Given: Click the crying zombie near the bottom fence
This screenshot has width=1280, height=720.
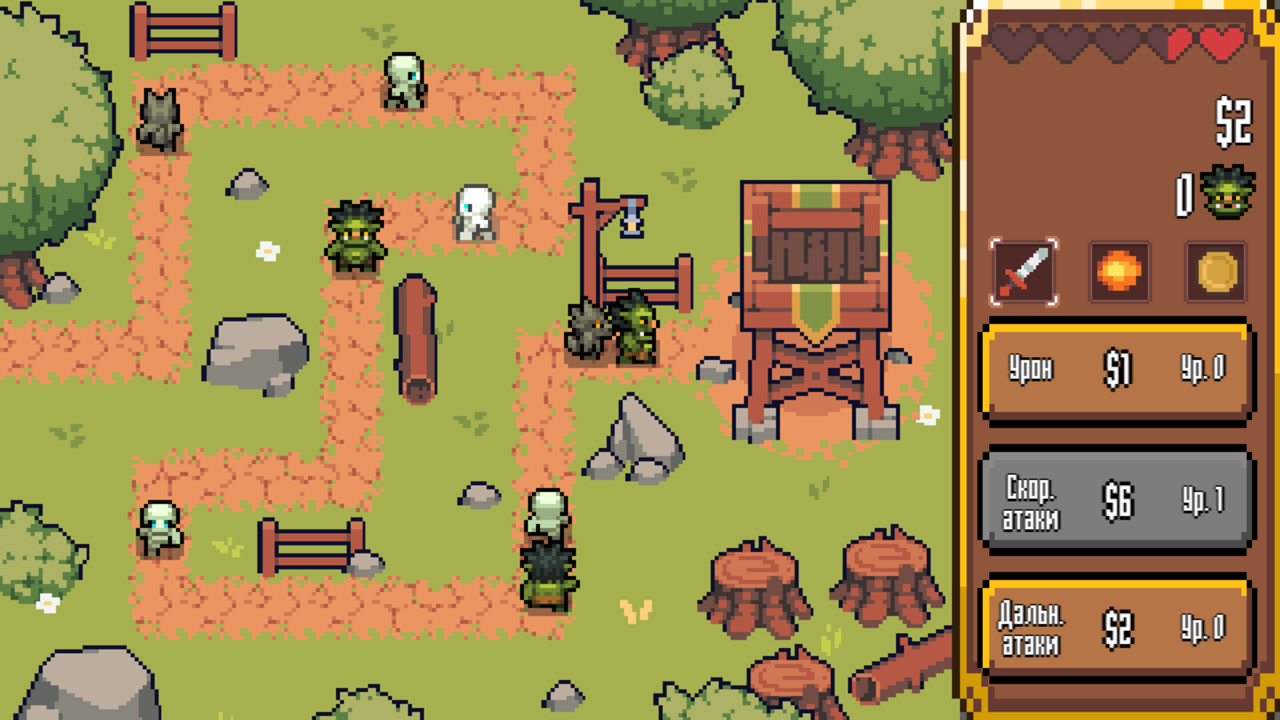Looking at the screenshot, I should pos(158,525).
